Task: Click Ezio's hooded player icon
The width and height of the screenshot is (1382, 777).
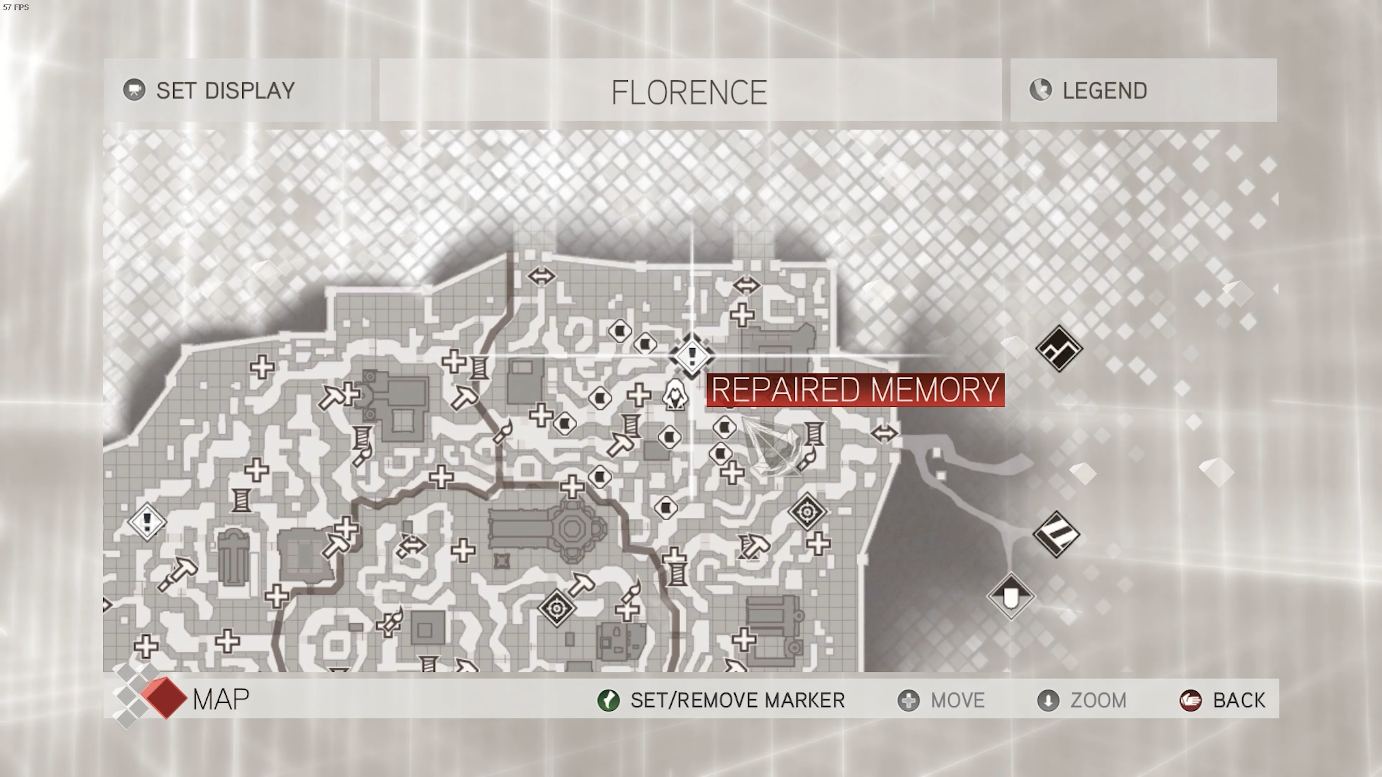Action: tap(676, 394)
